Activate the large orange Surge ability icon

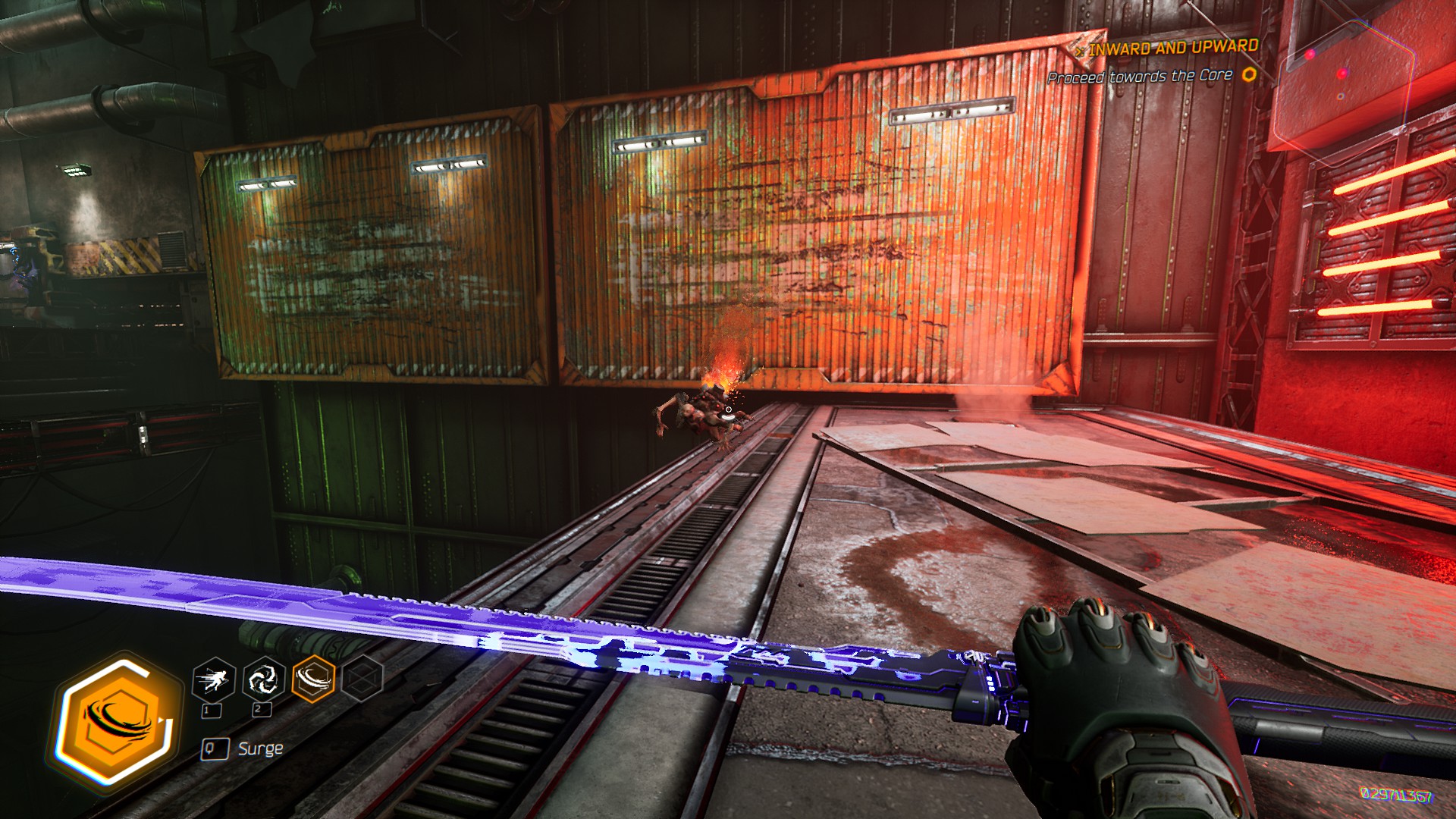point(117,721)
